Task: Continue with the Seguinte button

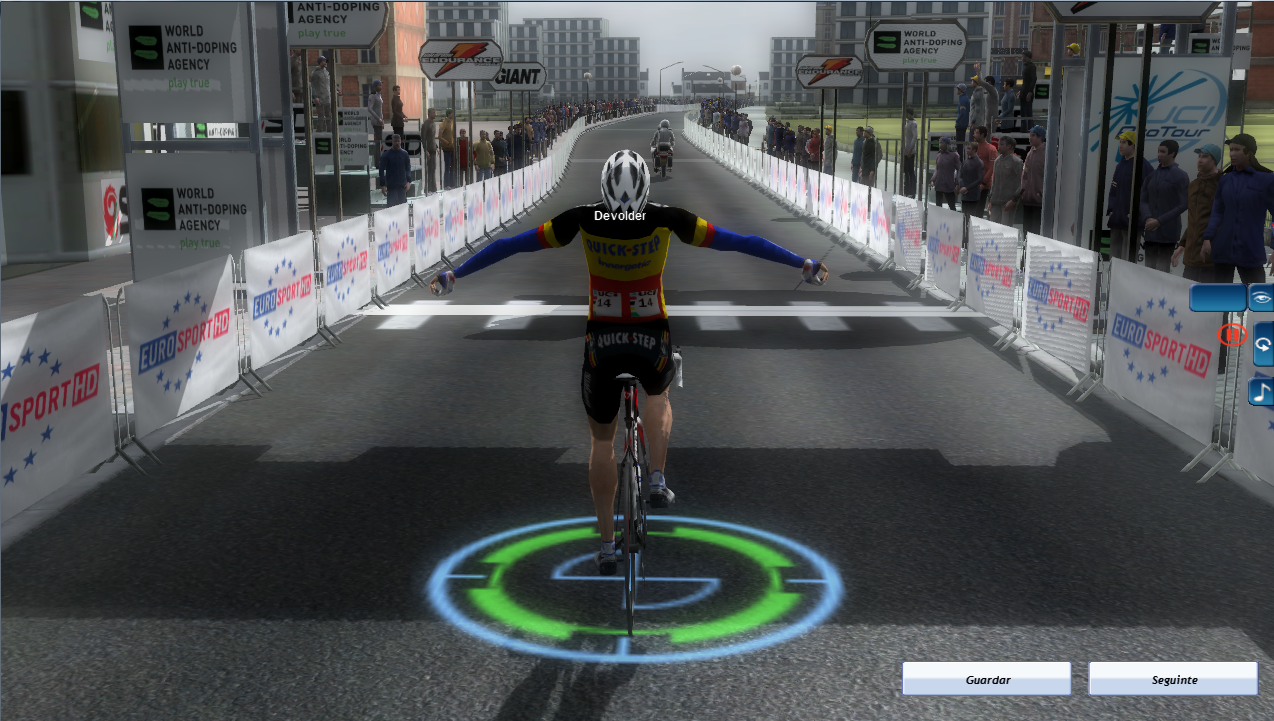Action: pos(1172,679)
